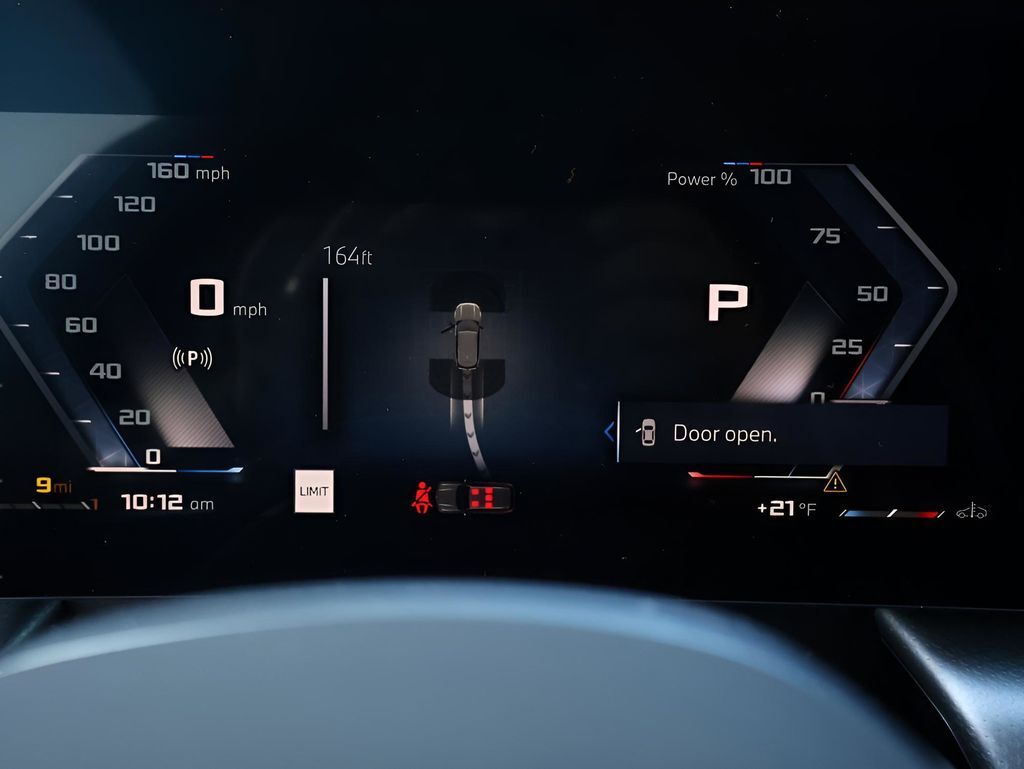
Task: Click the yellow warning triangle icon
Action: [x=834, y=483]
